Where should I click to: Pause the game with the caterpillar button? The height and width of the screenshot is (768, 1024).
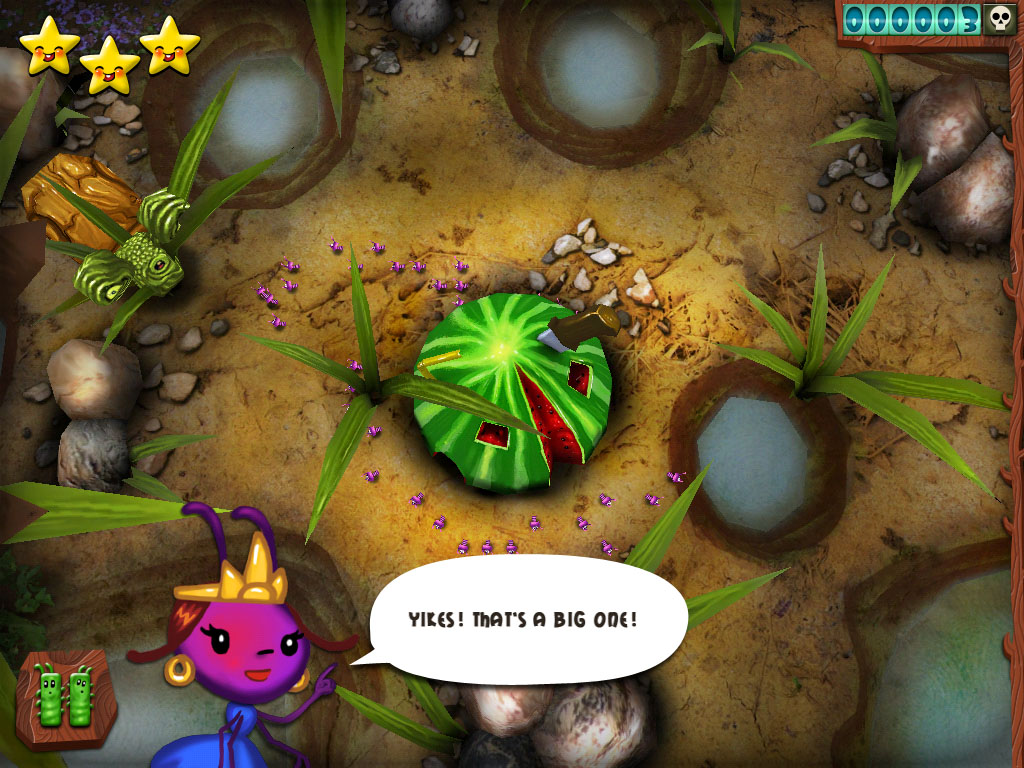pyautogui.click(x=64, y=696)
